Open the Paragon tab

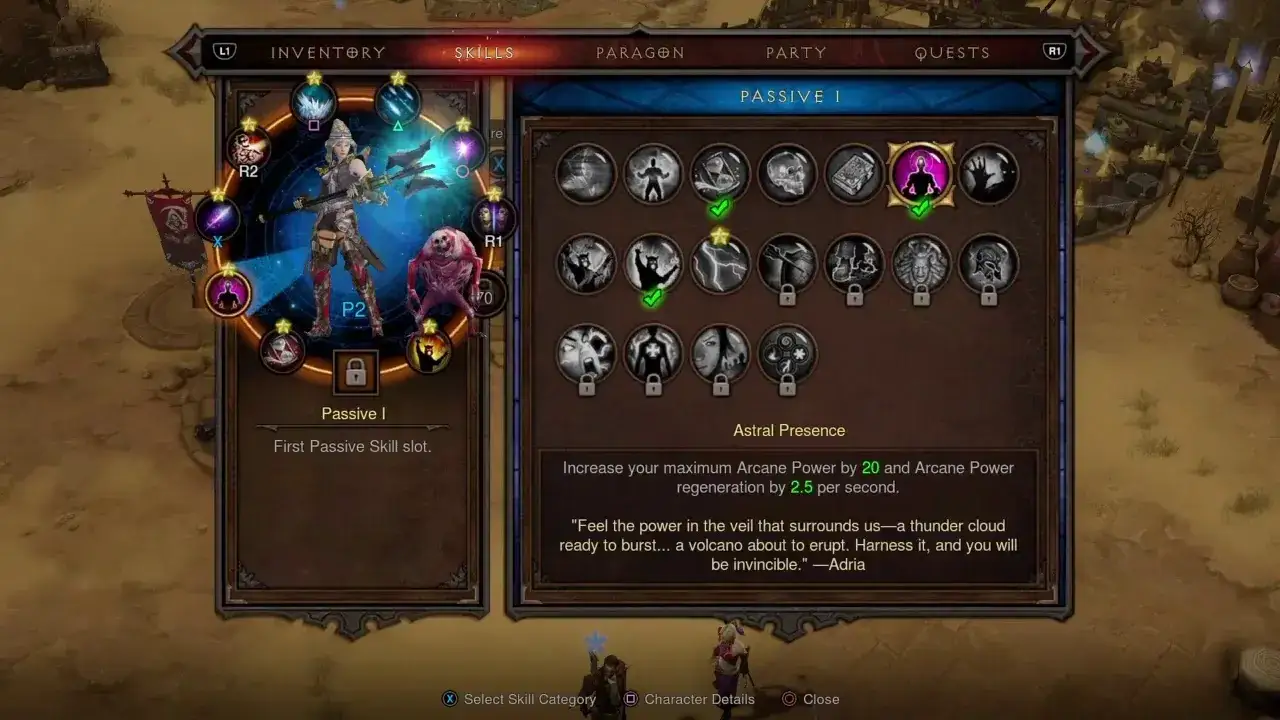[x=640, y=52]
